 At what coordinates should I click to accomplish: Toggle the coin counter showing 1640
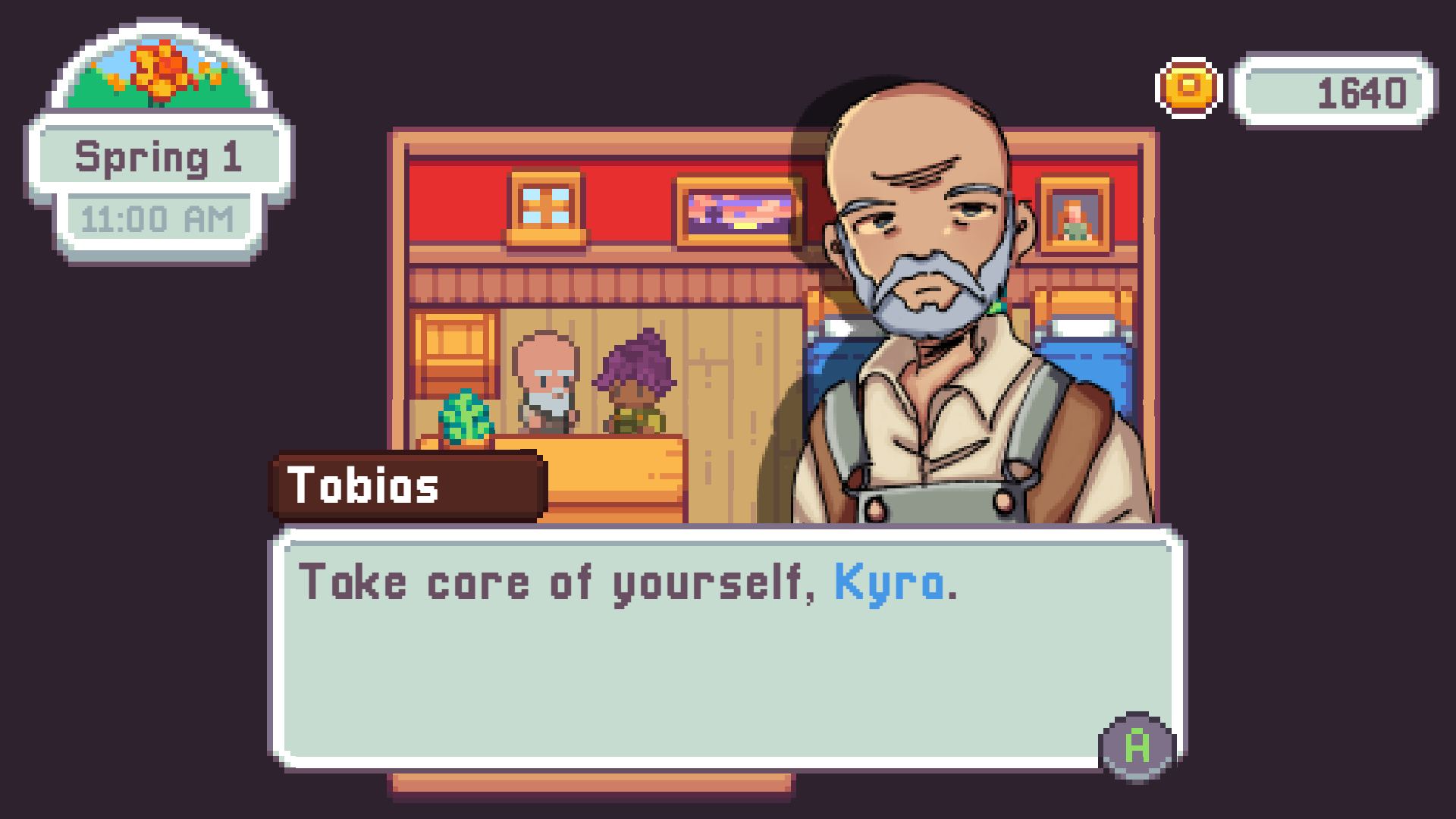point(1331,93)
